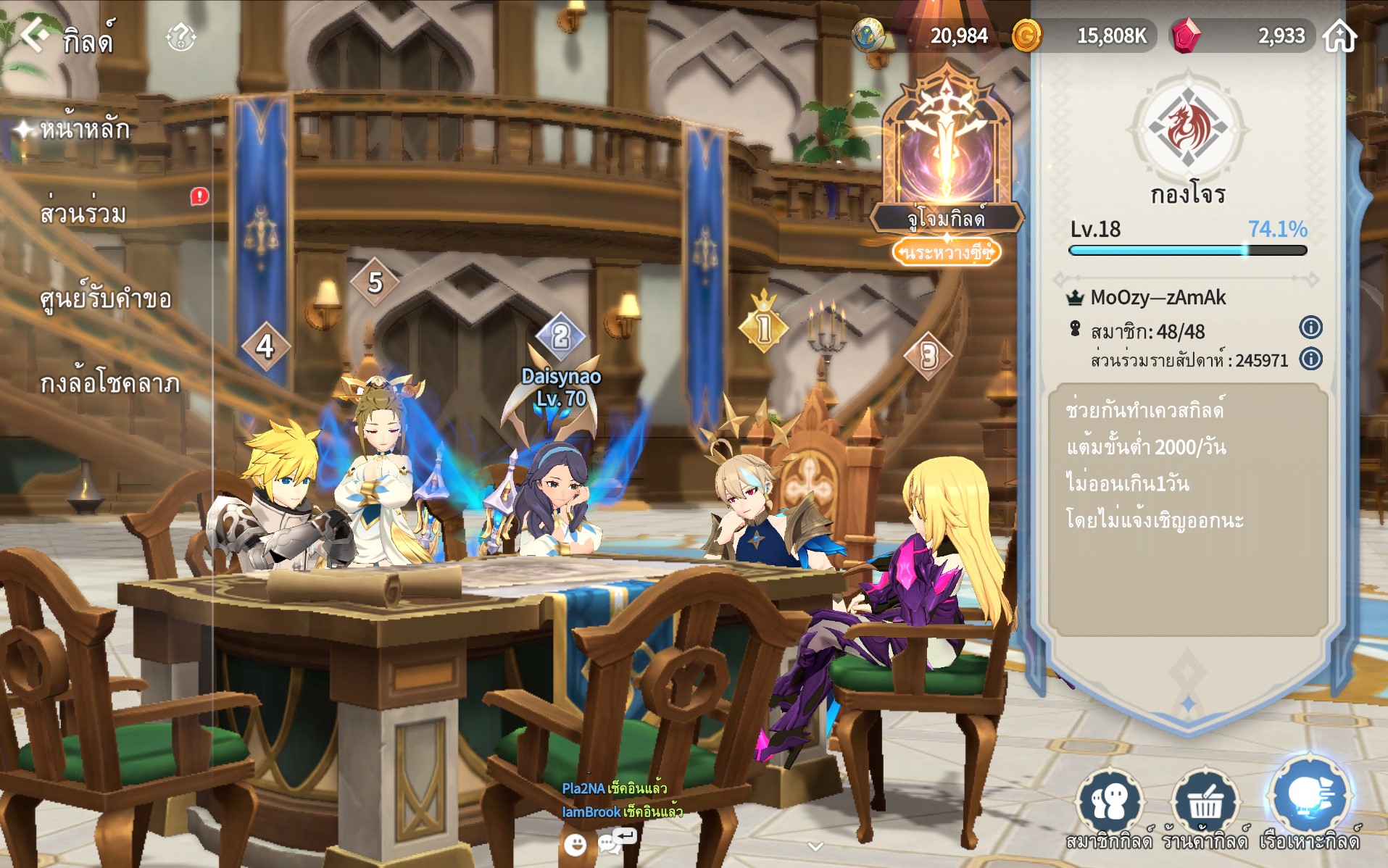Open the smiley emote button

tap(575, 844)
